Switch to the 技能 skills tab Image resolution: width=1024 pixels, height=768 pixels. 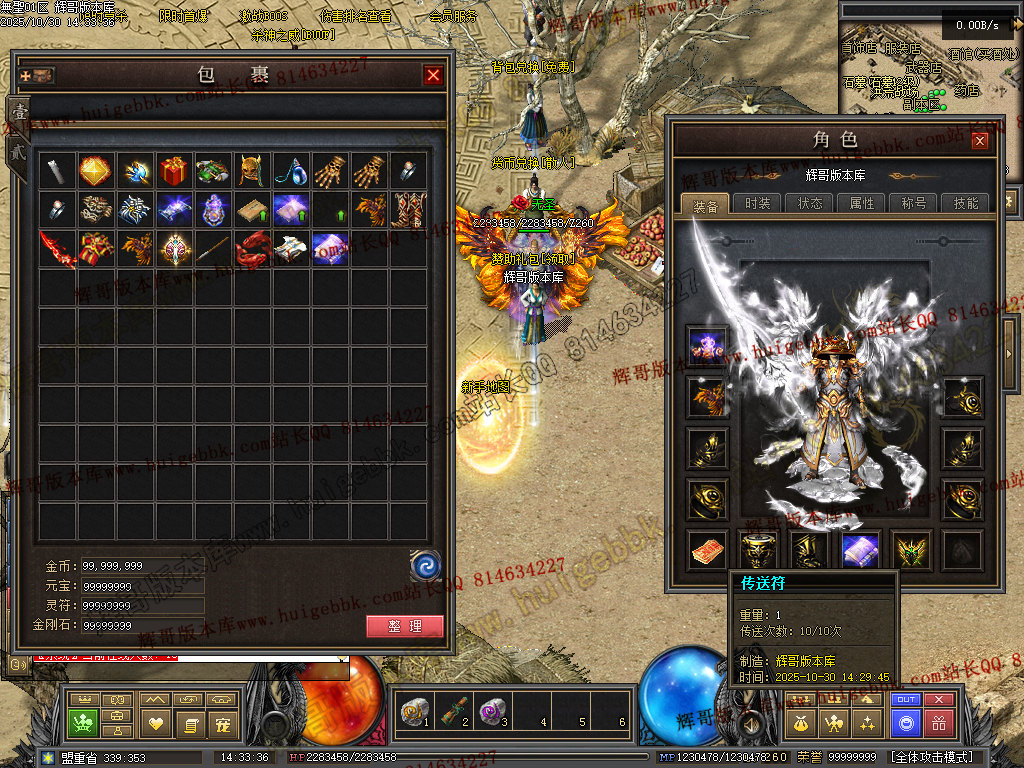[966, 203]
